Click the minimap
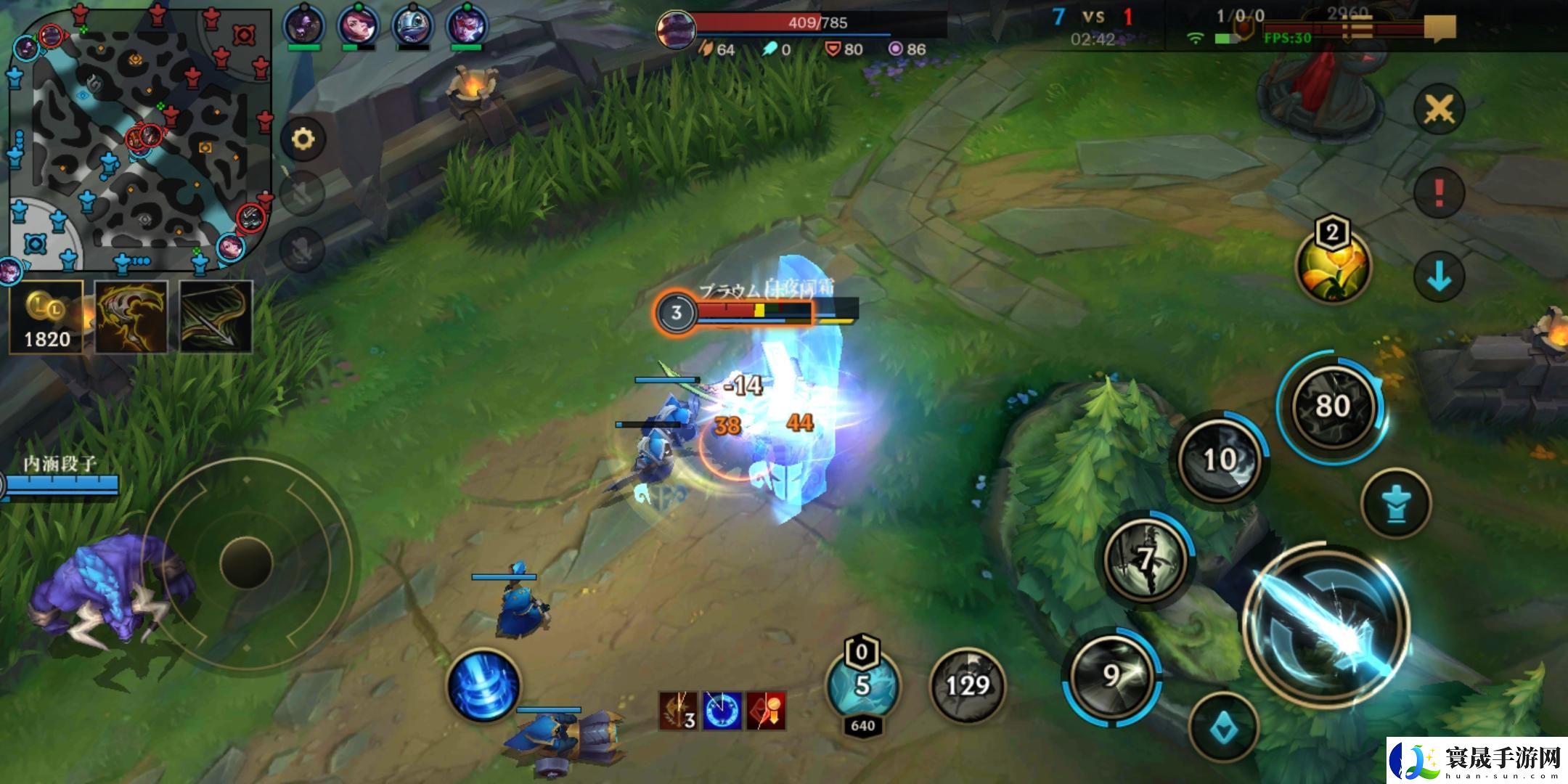The width and height of the screenshot is (1568, 784). click(139, 139)
